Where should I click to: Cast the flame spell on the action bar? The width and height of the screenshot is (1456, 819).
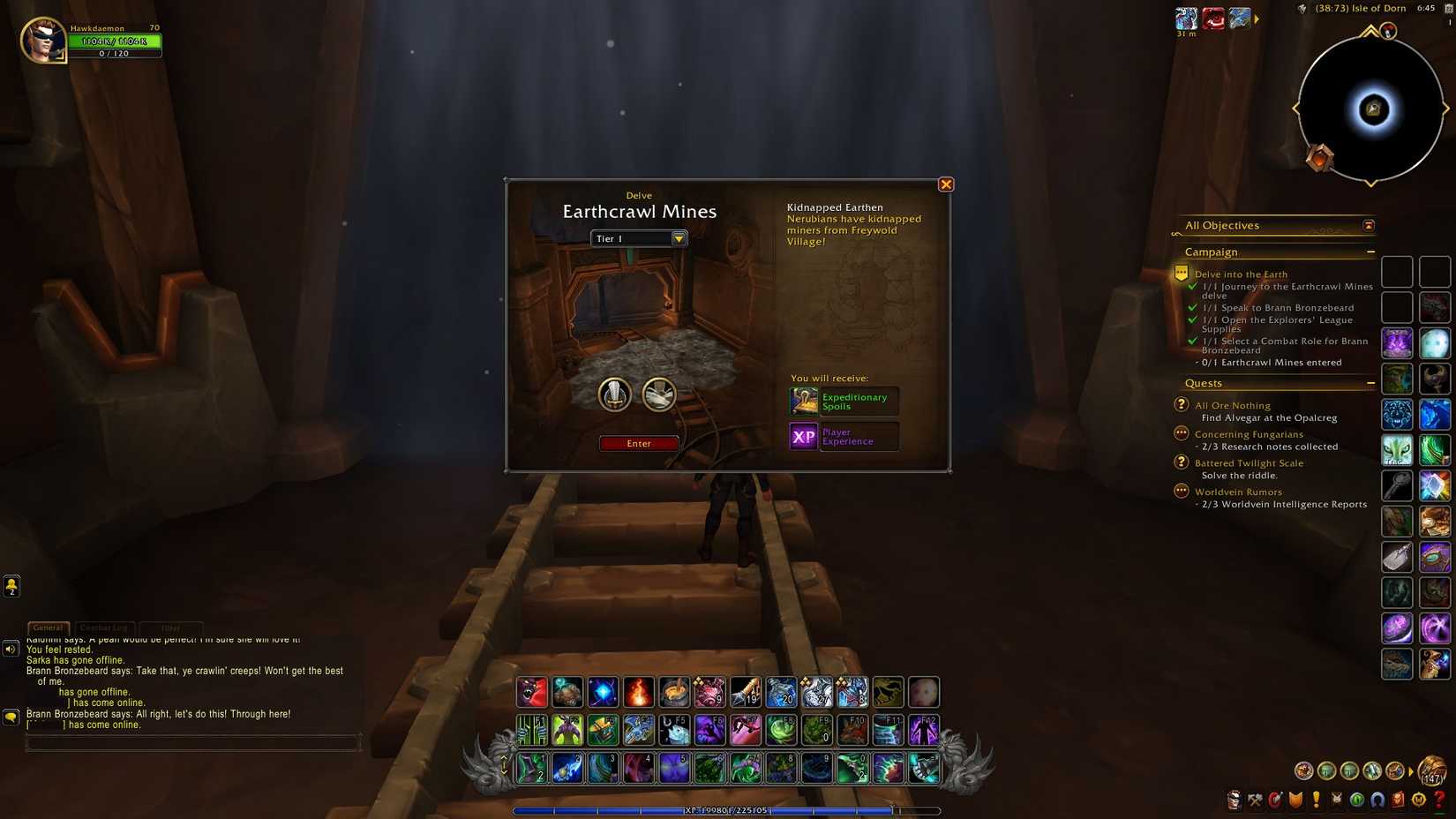coord(639,692)
